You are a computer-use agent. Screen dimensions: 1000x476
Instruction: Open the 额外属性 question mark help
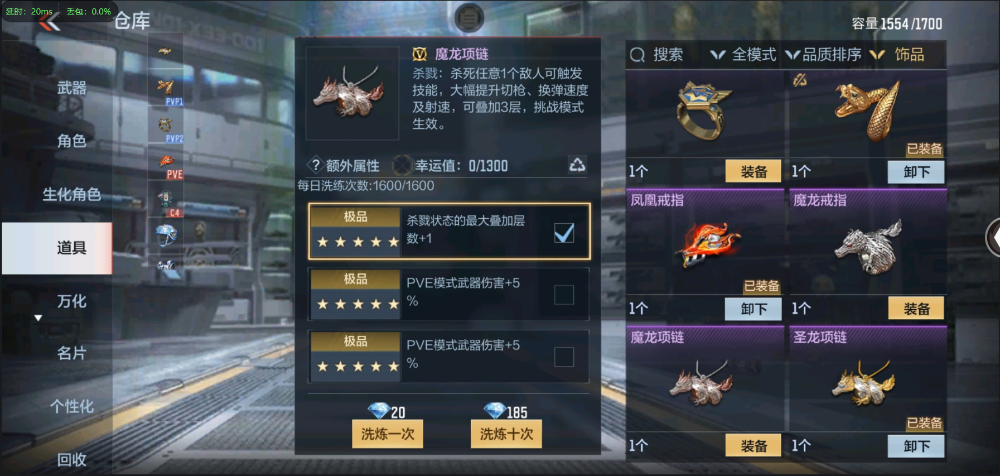pos(315,166)
